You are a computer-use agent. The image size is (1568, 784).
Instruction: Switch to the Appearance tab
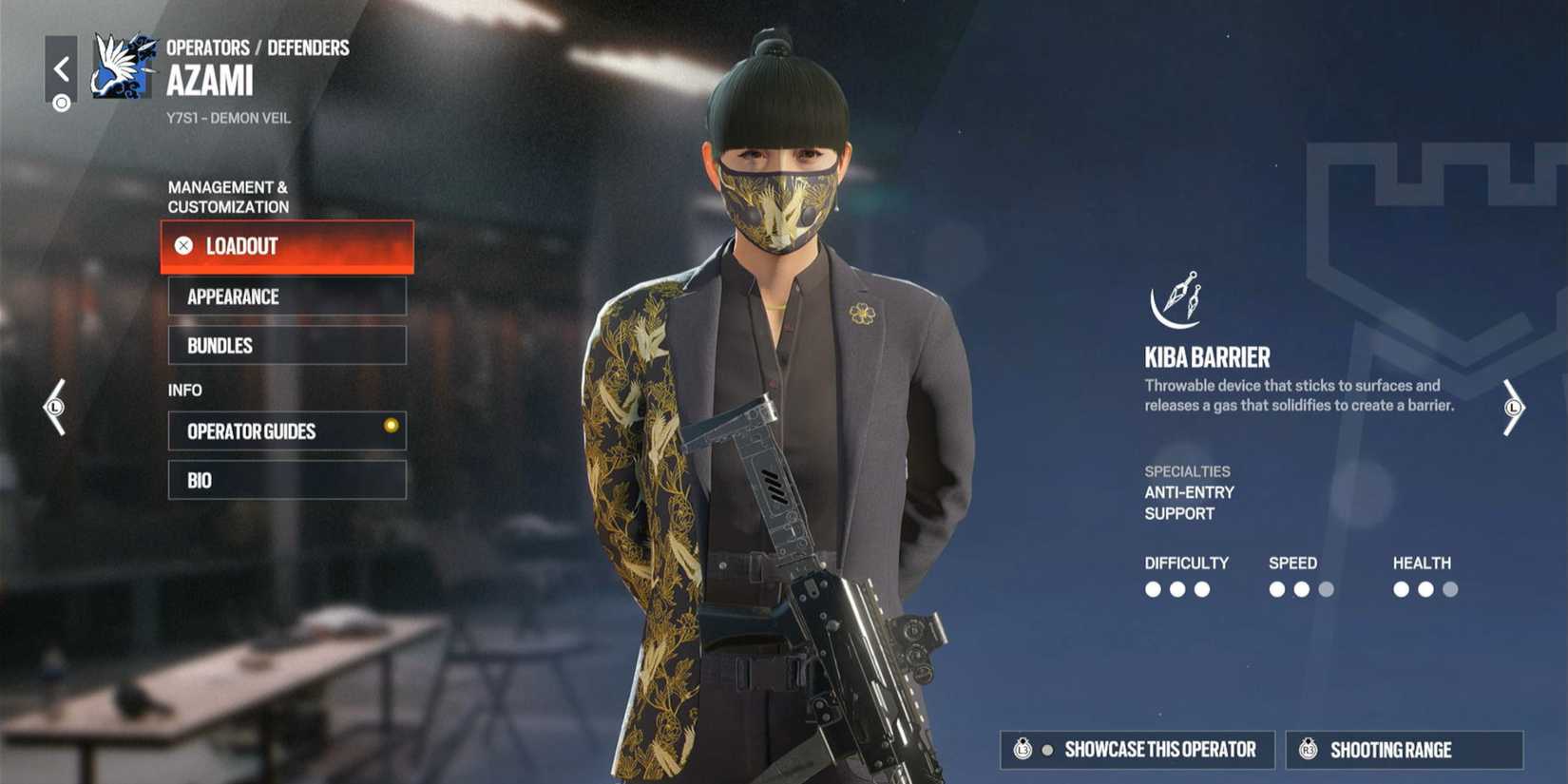click(286, 296)
